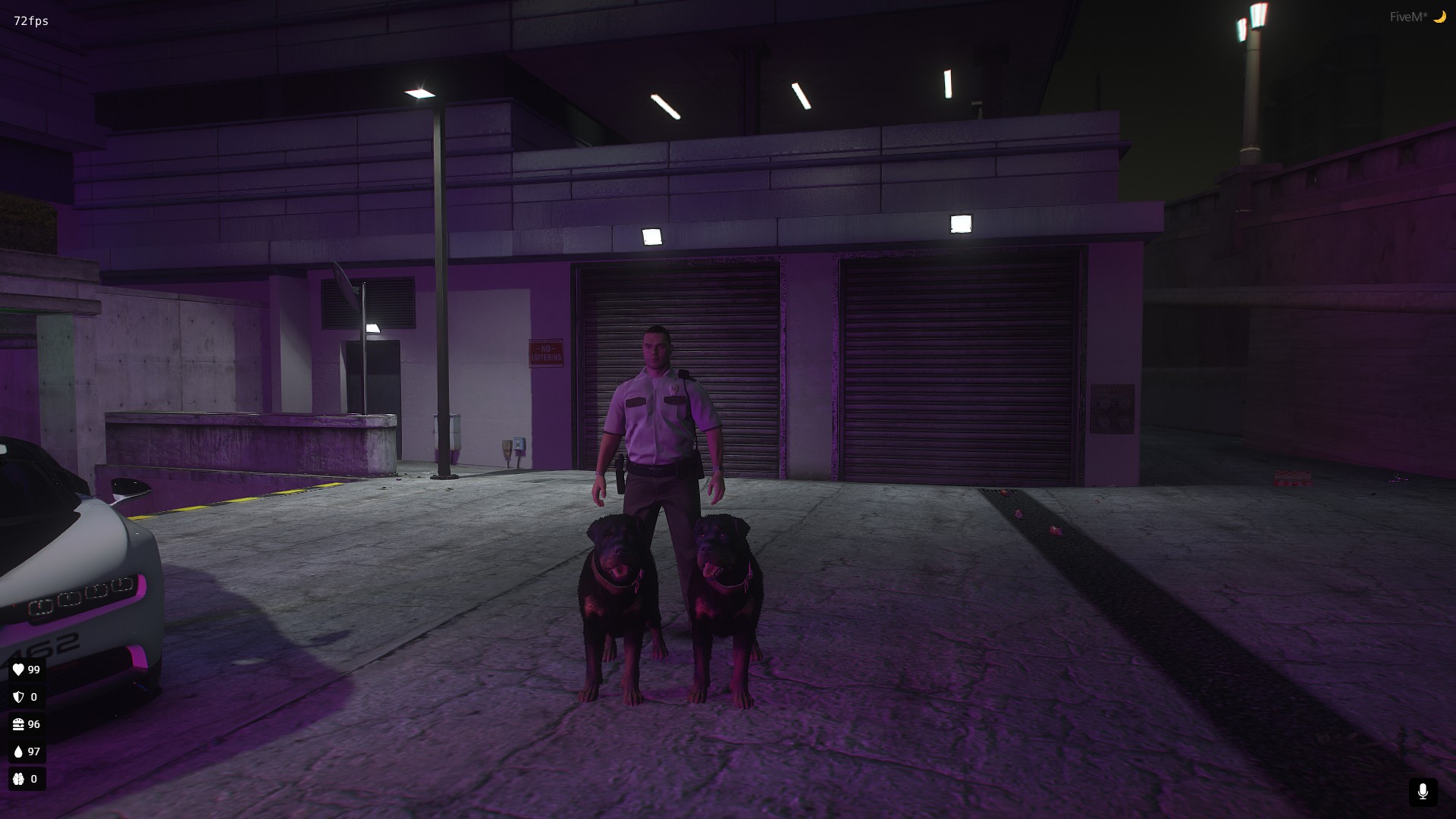
Task: Select the shield armor icon
Action: coord(18,697)
